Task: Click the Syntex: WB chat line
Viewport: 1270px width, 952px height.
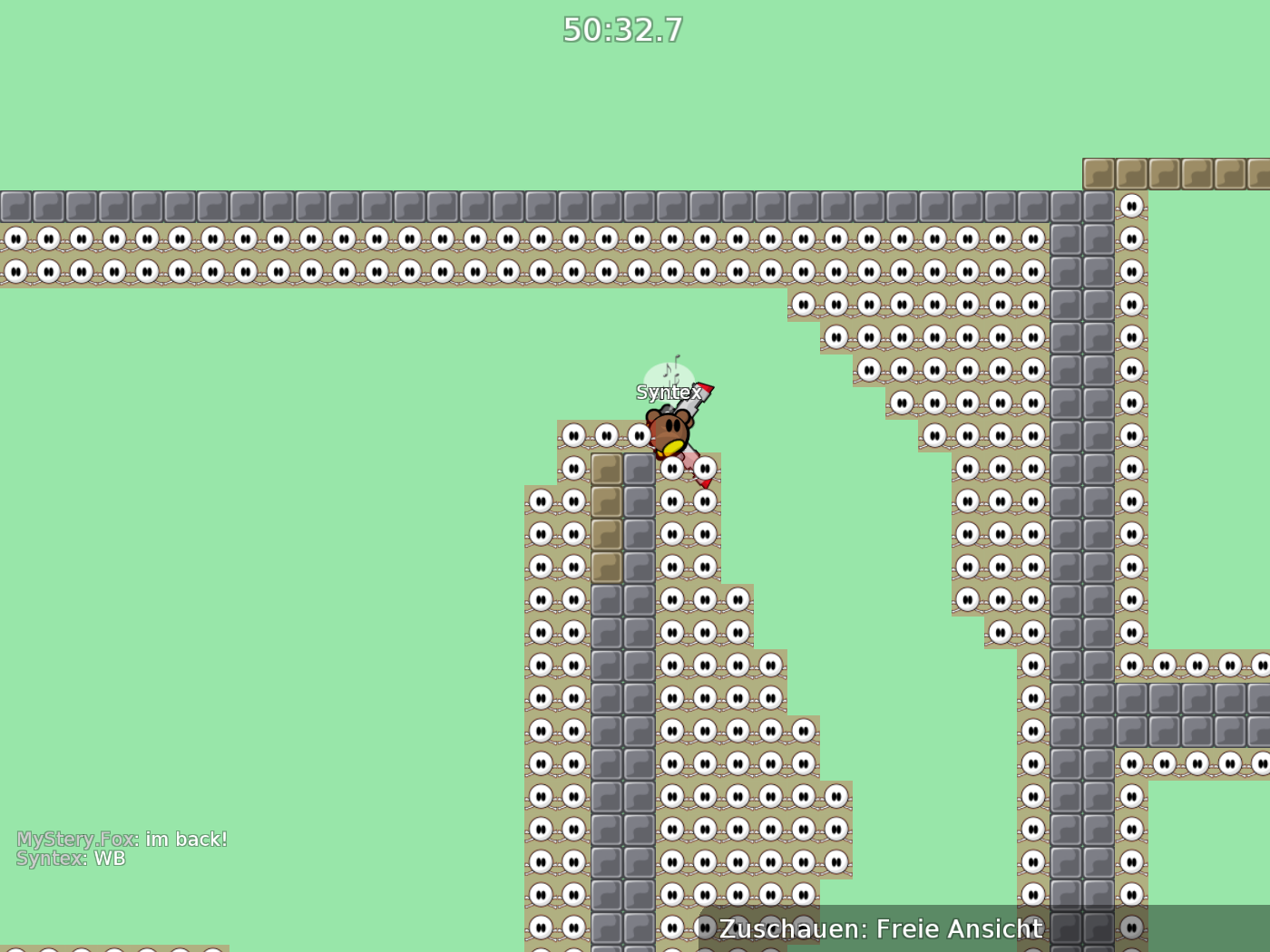Action: tap(70, 858)
